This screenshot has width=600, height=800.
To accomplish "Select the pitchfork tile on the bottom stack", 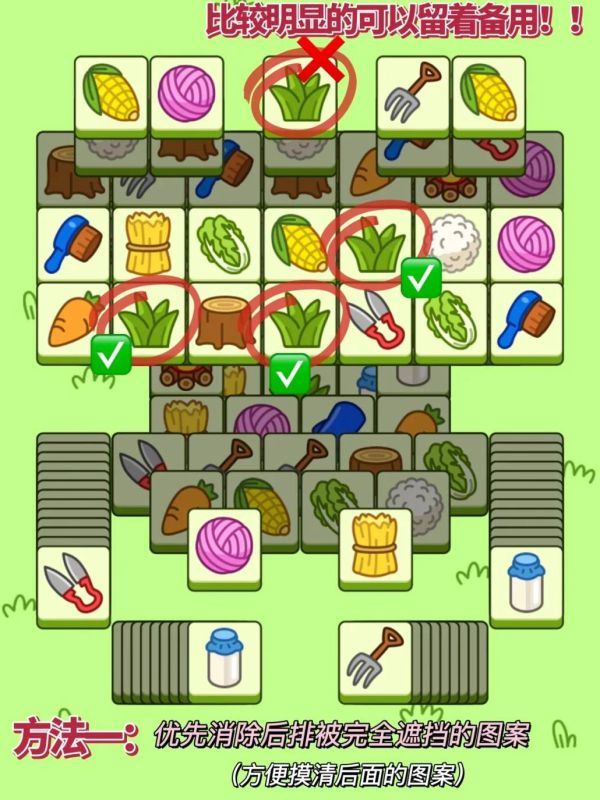I will tap(375, 658).
